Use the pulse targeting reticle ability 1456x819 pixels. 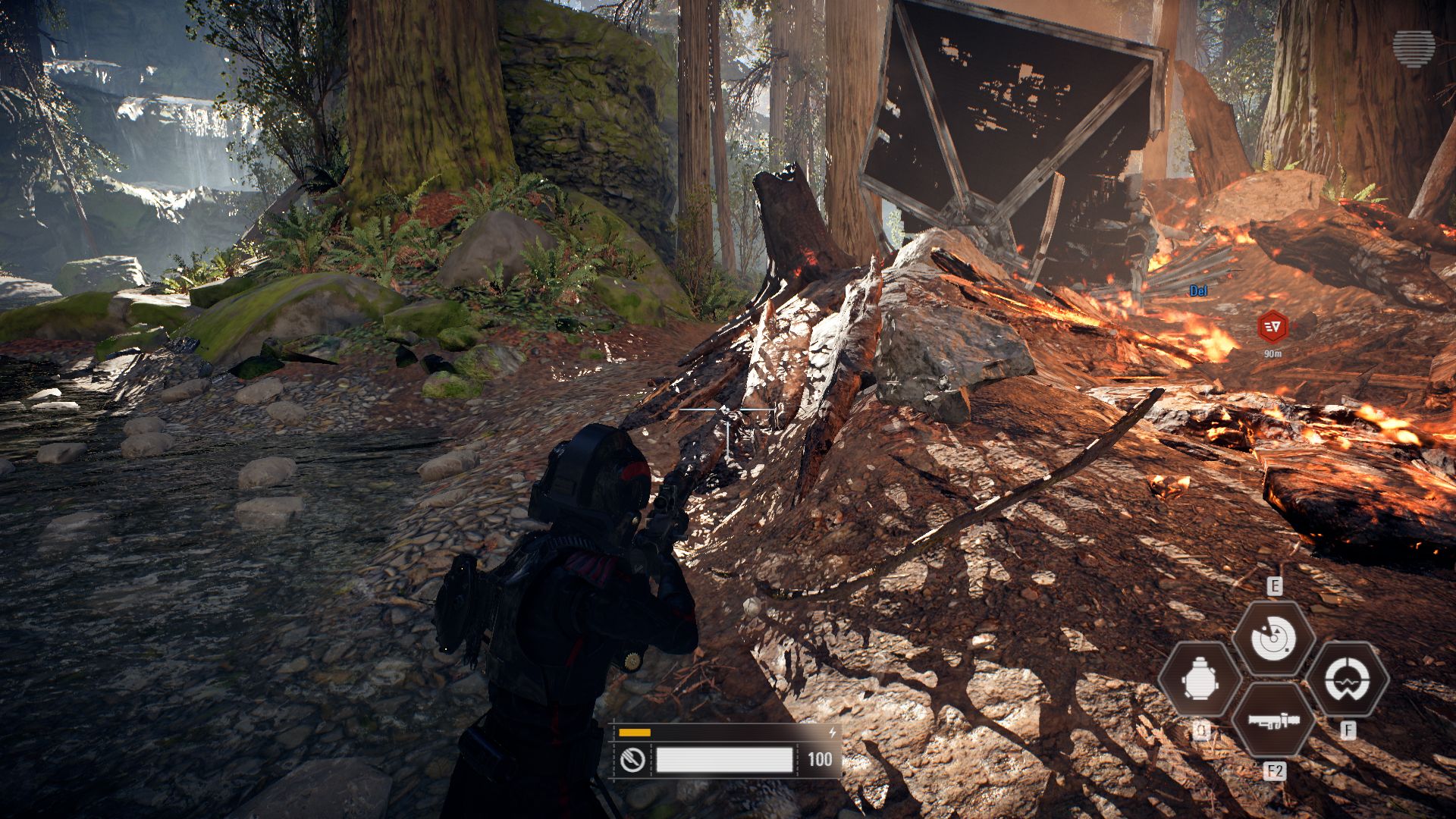click(x=1348, y=679)
